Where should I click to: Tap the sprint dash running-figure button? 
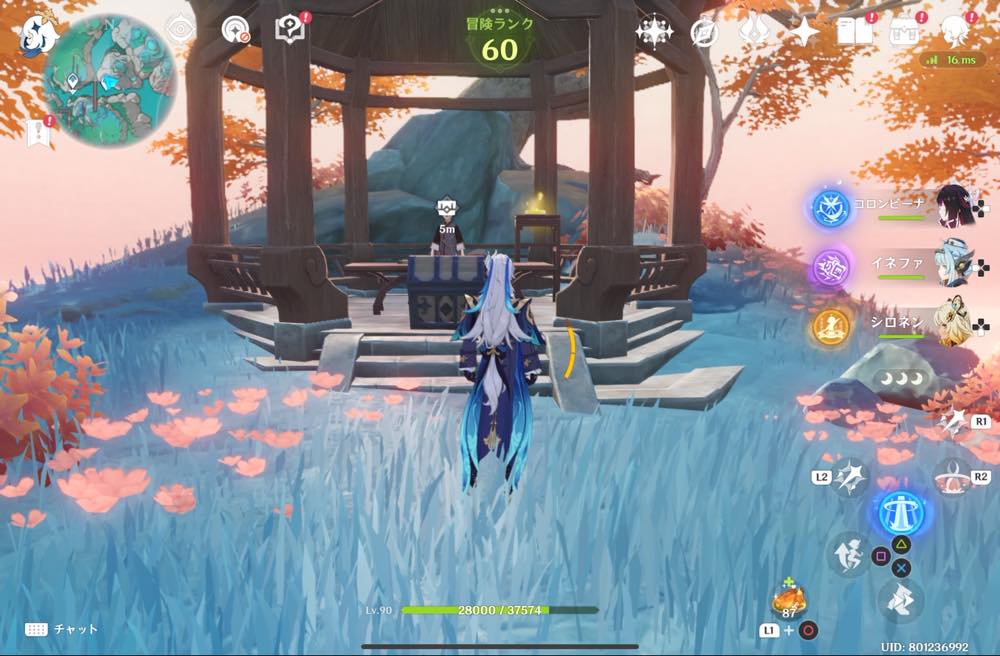pyautogui.click(x=848, y=553)
